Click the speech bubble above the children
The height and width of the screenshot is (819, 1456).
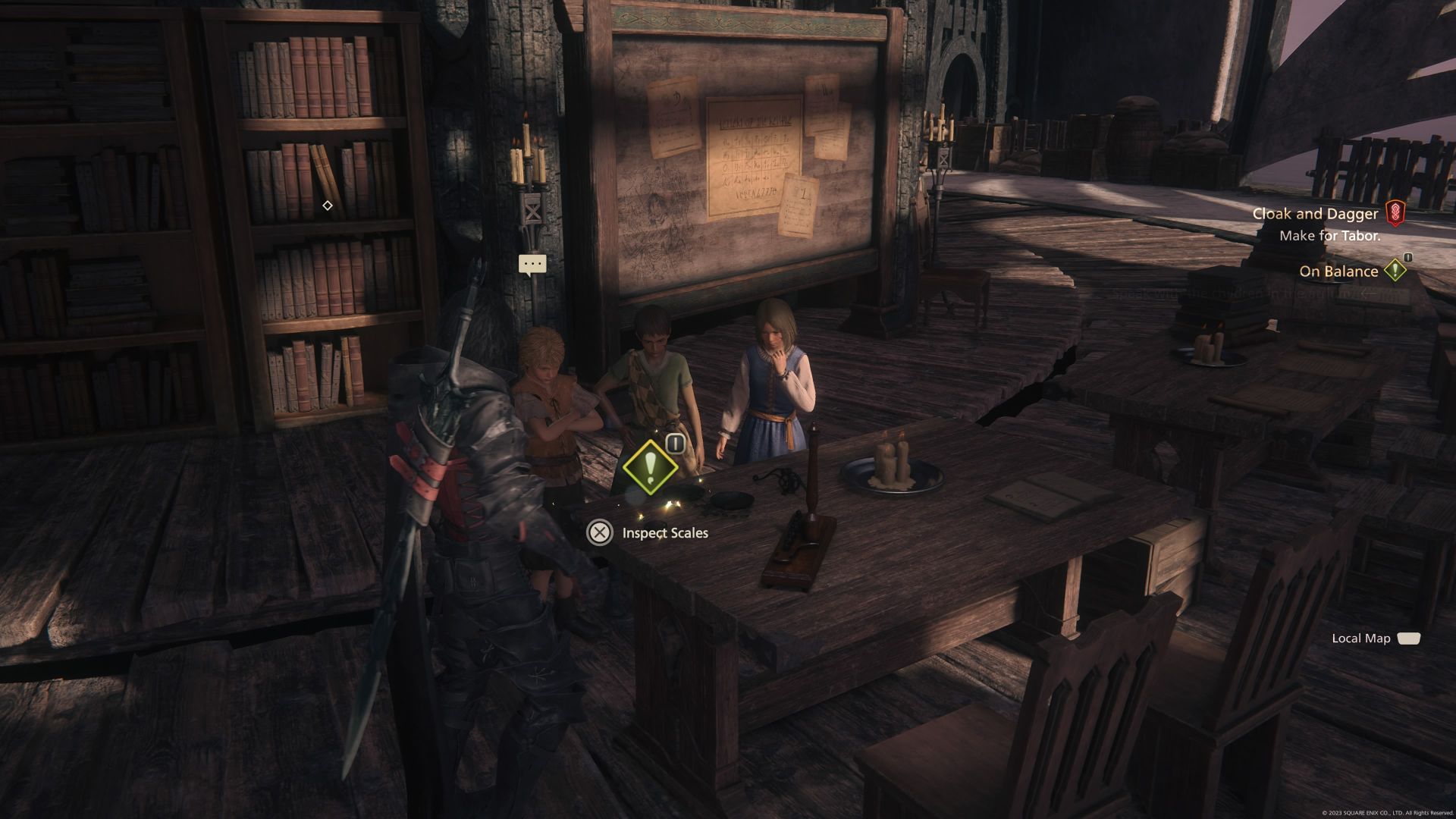(x=531, y=264)
